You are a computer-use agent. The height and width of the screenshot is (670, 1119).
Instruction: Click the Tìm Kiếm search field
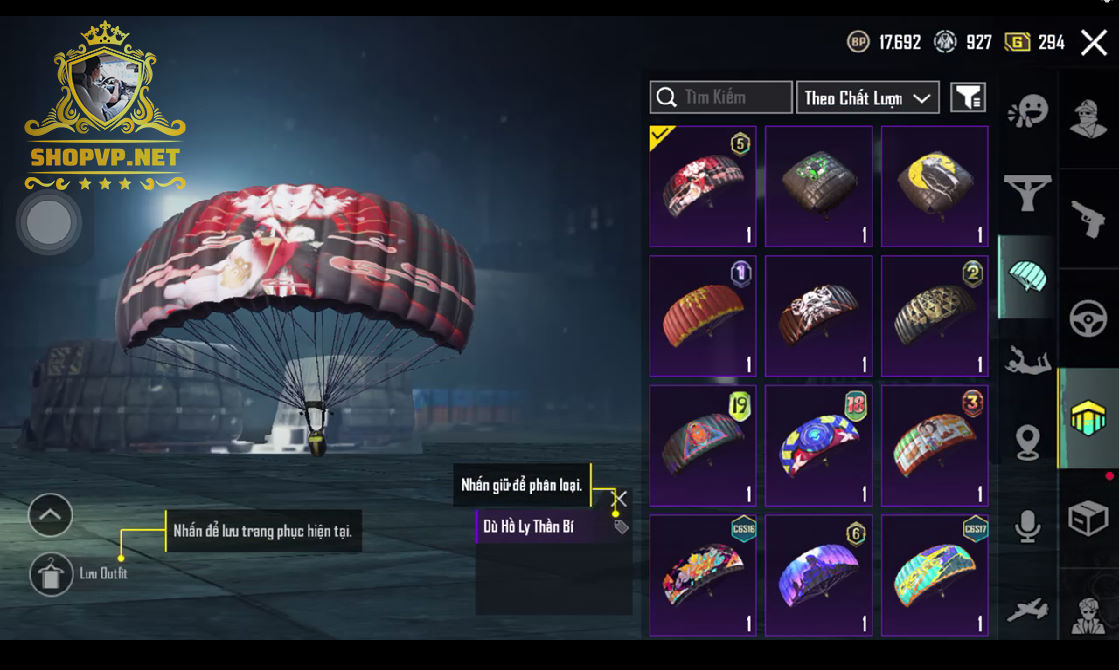coord(721,97)
